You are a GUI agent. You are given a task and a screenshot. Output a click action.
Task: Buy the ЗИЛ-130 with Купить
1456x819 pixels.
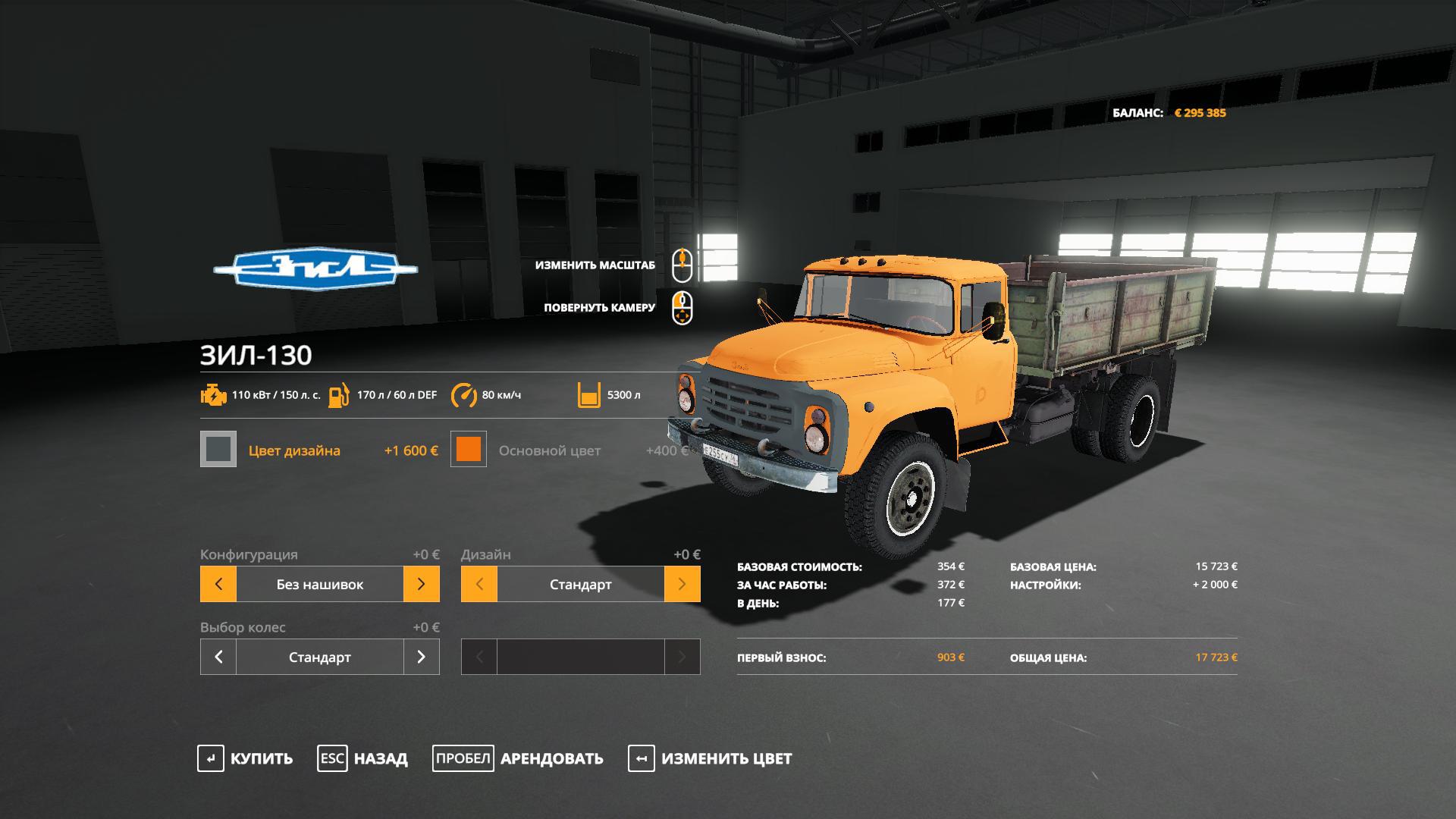[x=245, y=758]
